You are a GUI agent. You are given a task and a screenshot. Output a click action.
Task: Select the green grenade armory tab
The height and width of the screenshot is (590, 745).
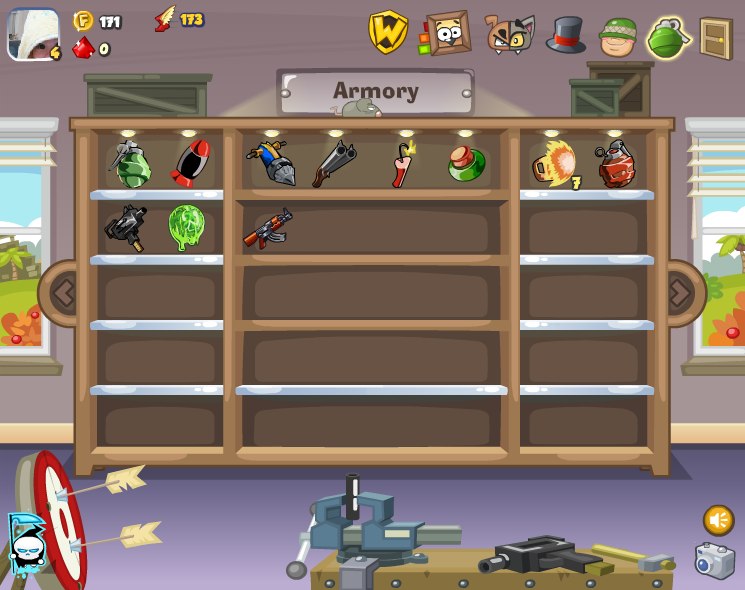tap(668, 38)
